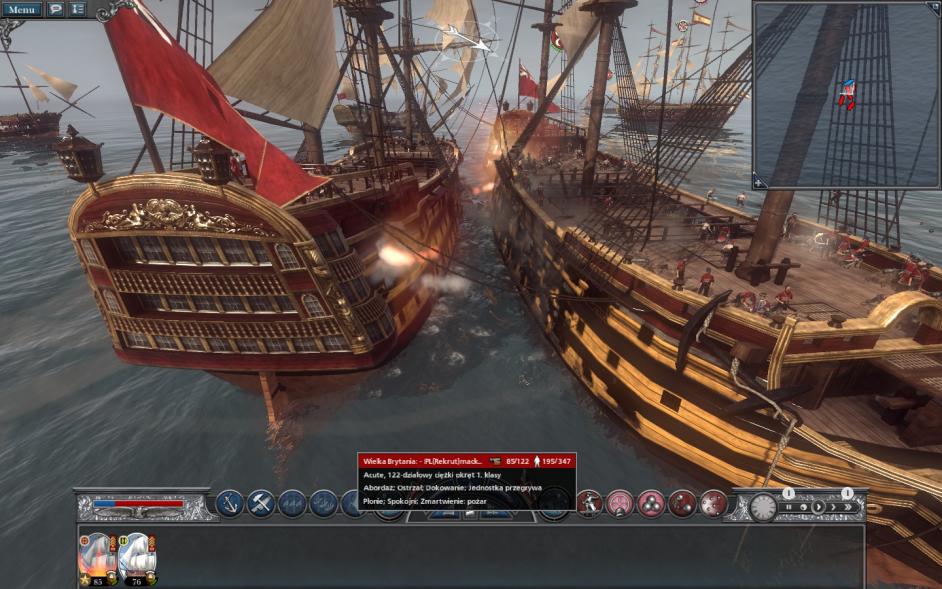Open the Menu button
942x589 pixels.
click(22, 9)
